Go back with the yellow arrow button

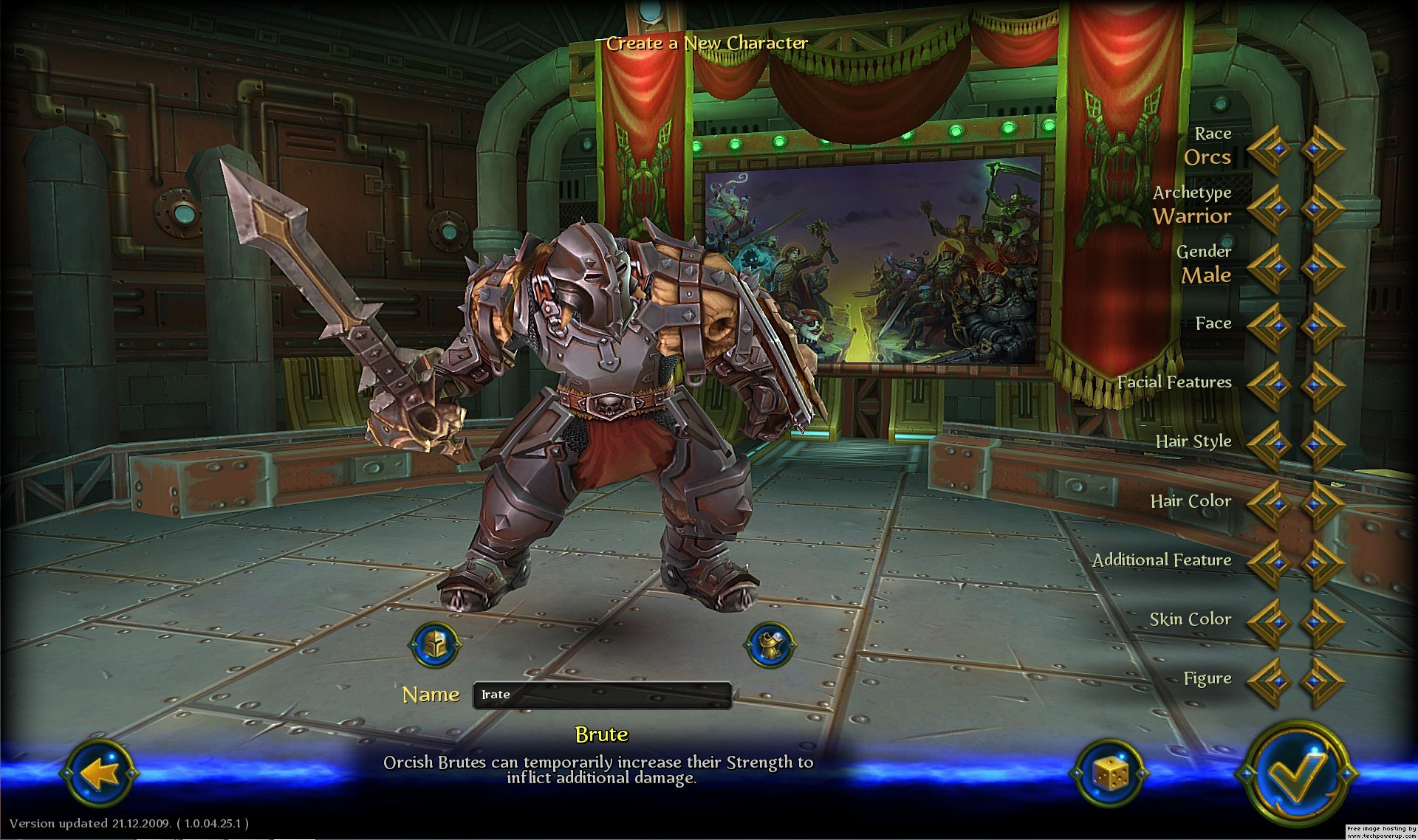coord(99,774)
